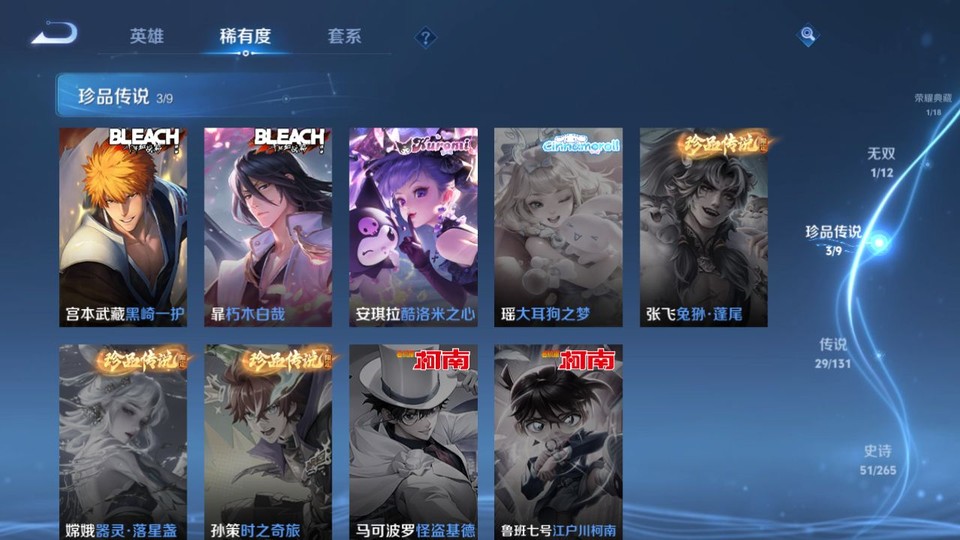Choose the 露娜 朽木白哉 skin card
Image resolution: width=960 pixels, height=540 pixels.
[268, 227]
